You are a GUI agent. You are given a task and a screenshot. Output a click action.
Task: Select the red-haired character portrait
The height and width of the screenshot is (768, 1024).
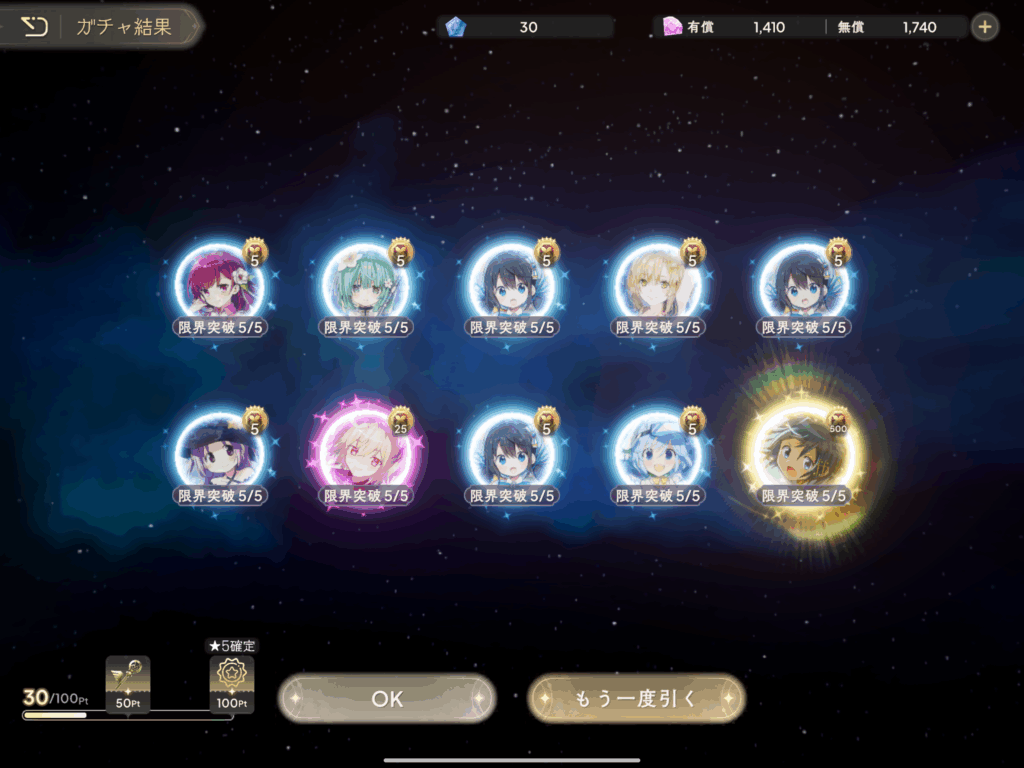tap(221, 285)
